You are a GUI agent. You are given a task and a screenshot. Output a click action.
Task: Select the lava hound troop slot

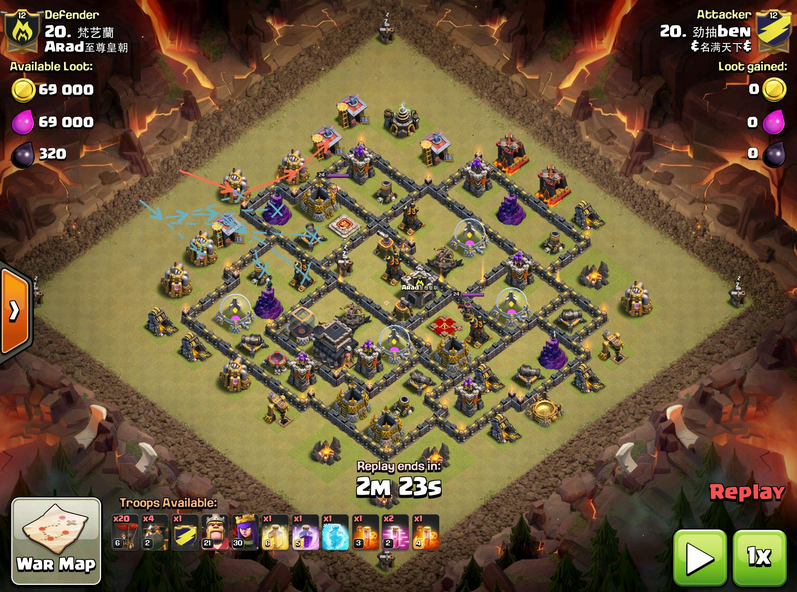pos(154,532)
